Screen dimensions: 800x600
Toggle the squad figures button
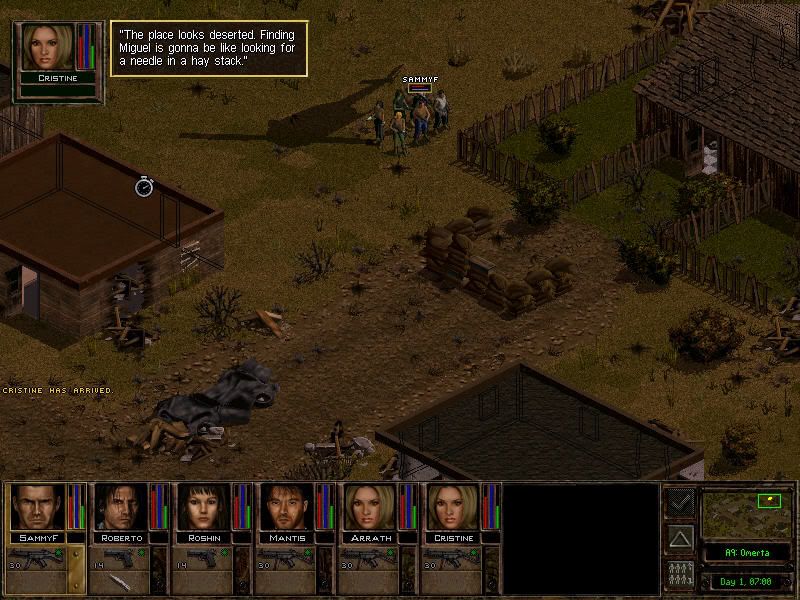(x=681, y=574)
